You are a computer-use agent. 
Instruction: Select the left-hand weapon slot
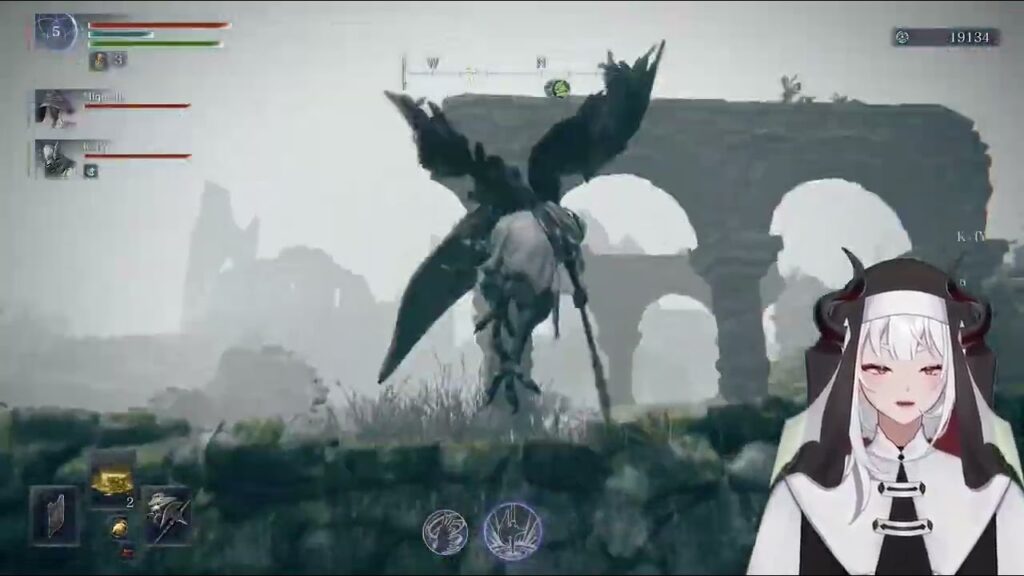(53, 516)
